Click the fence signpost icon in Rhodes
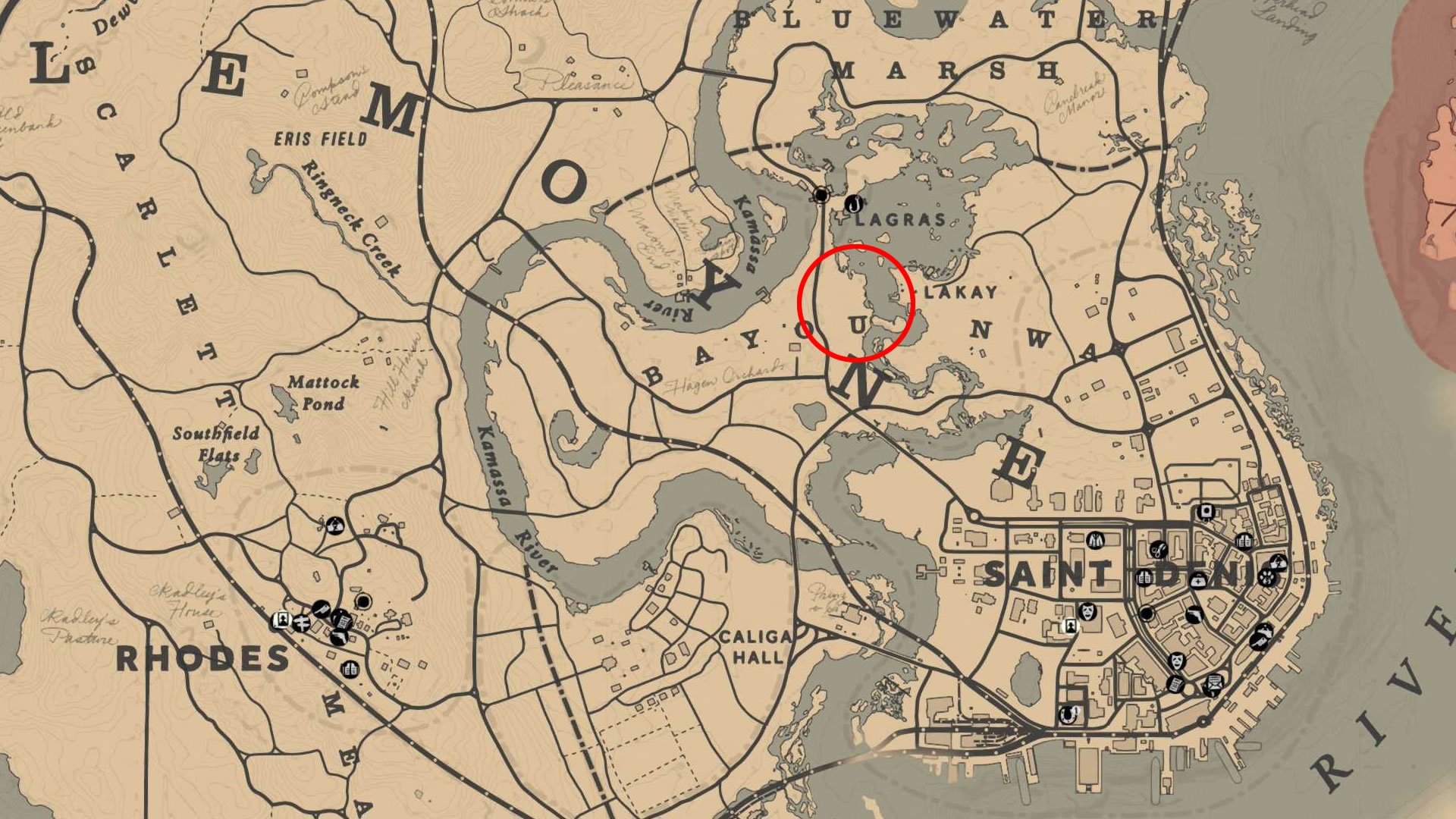The image size is (1456, 819). click(x=301, y=622)
